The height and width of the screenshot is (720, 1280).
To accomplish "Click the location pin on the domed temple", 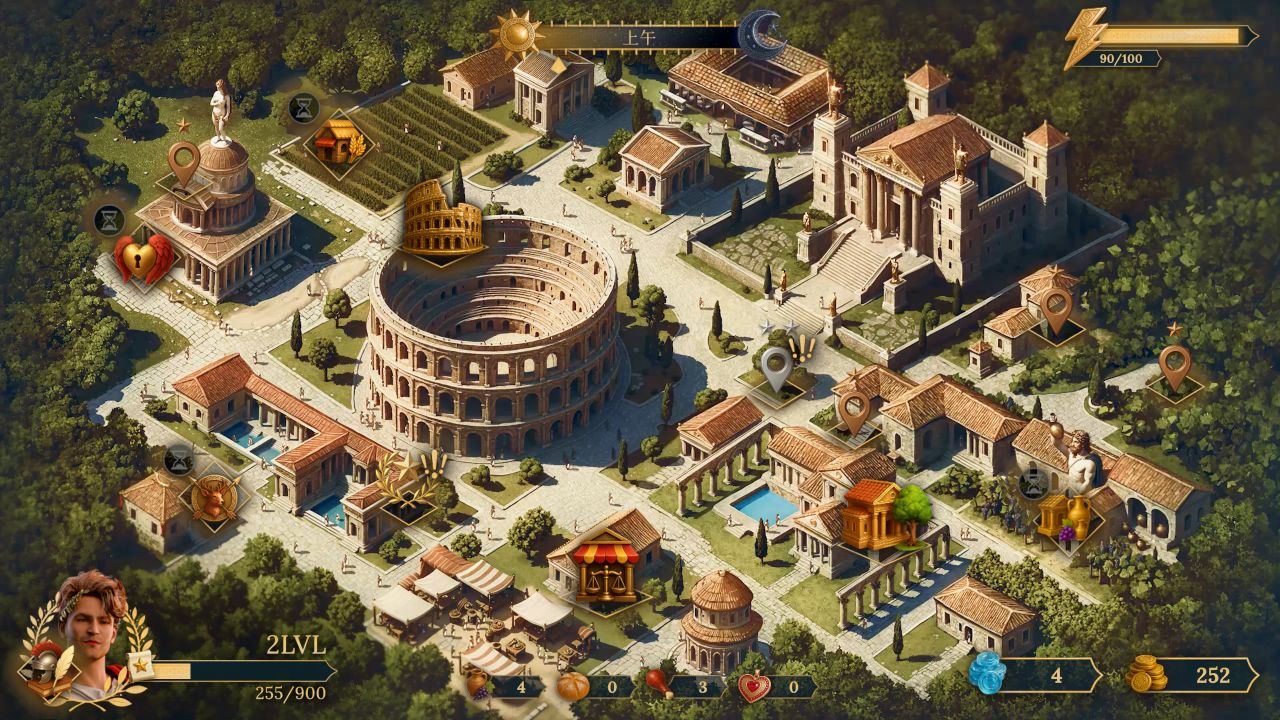I will click(x=183, y=162).
